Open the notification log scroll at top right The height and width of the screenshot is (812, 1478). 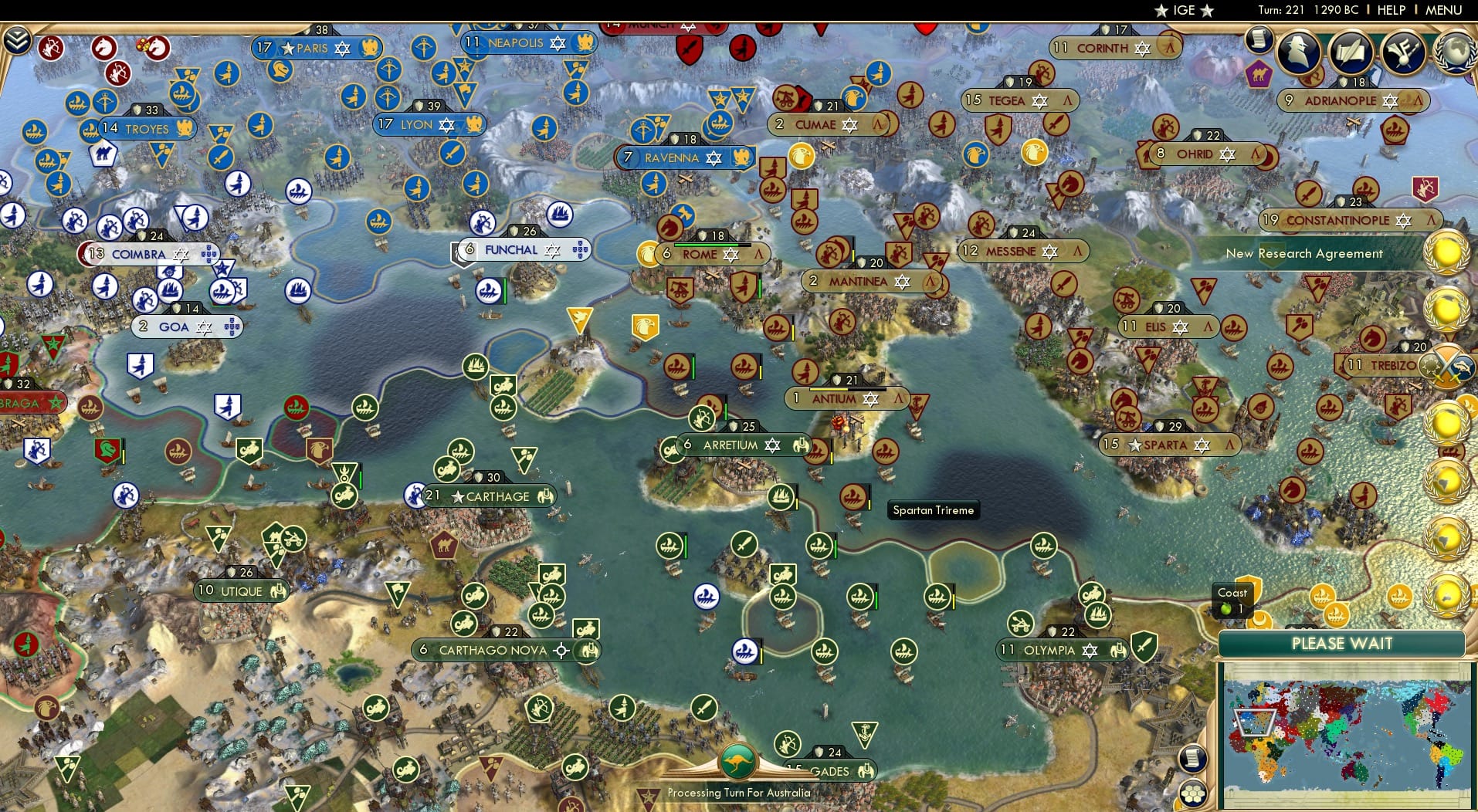tap(1259, 40)
